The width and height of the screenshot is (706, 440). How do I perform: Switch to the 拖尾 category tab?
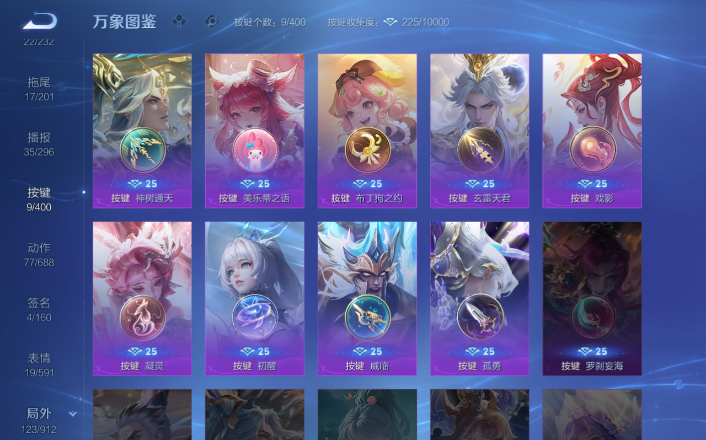pyautogui.click(x=39, y=87)
